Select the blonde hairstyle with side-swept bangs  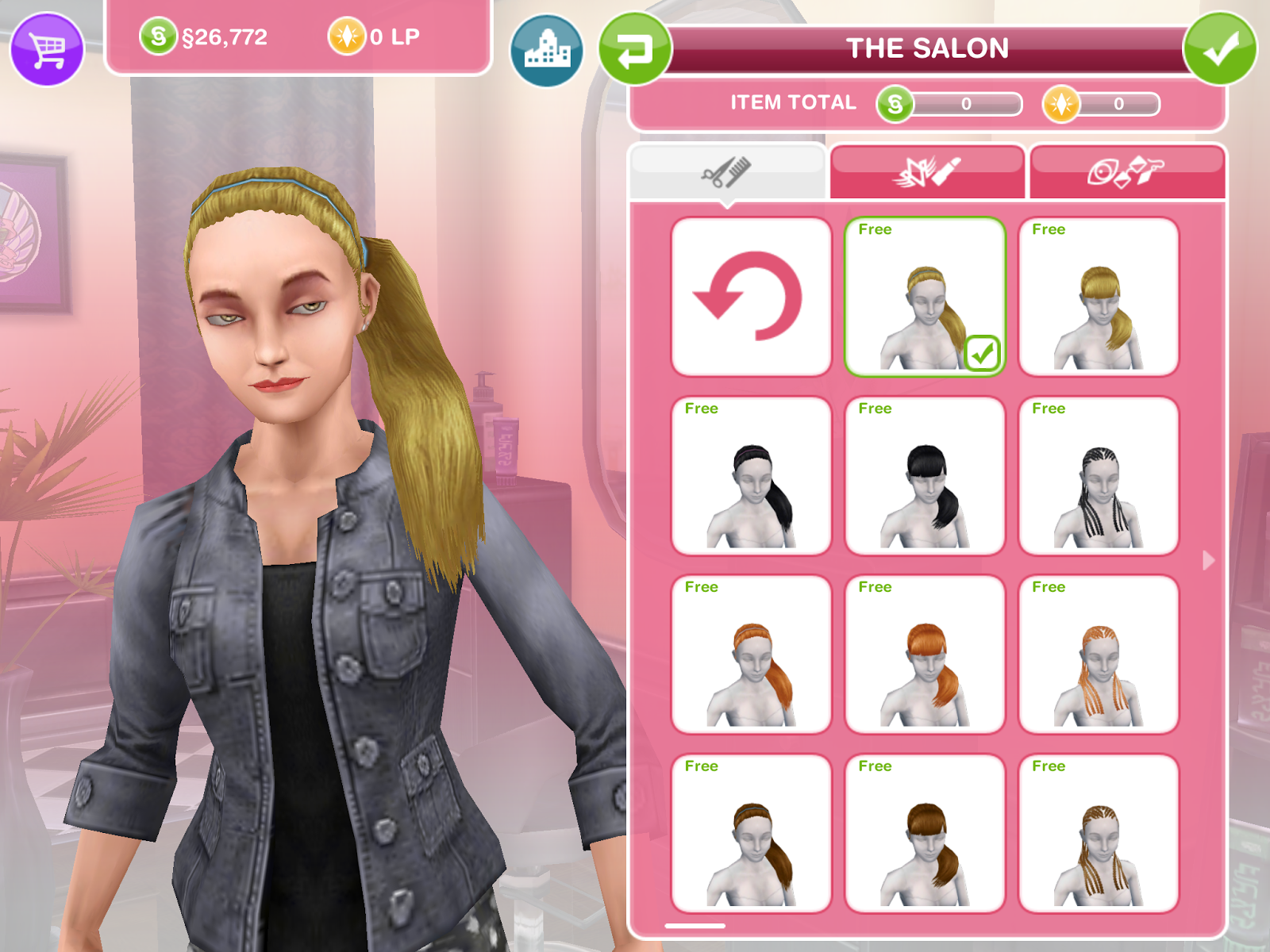(x=1098, y=297)
